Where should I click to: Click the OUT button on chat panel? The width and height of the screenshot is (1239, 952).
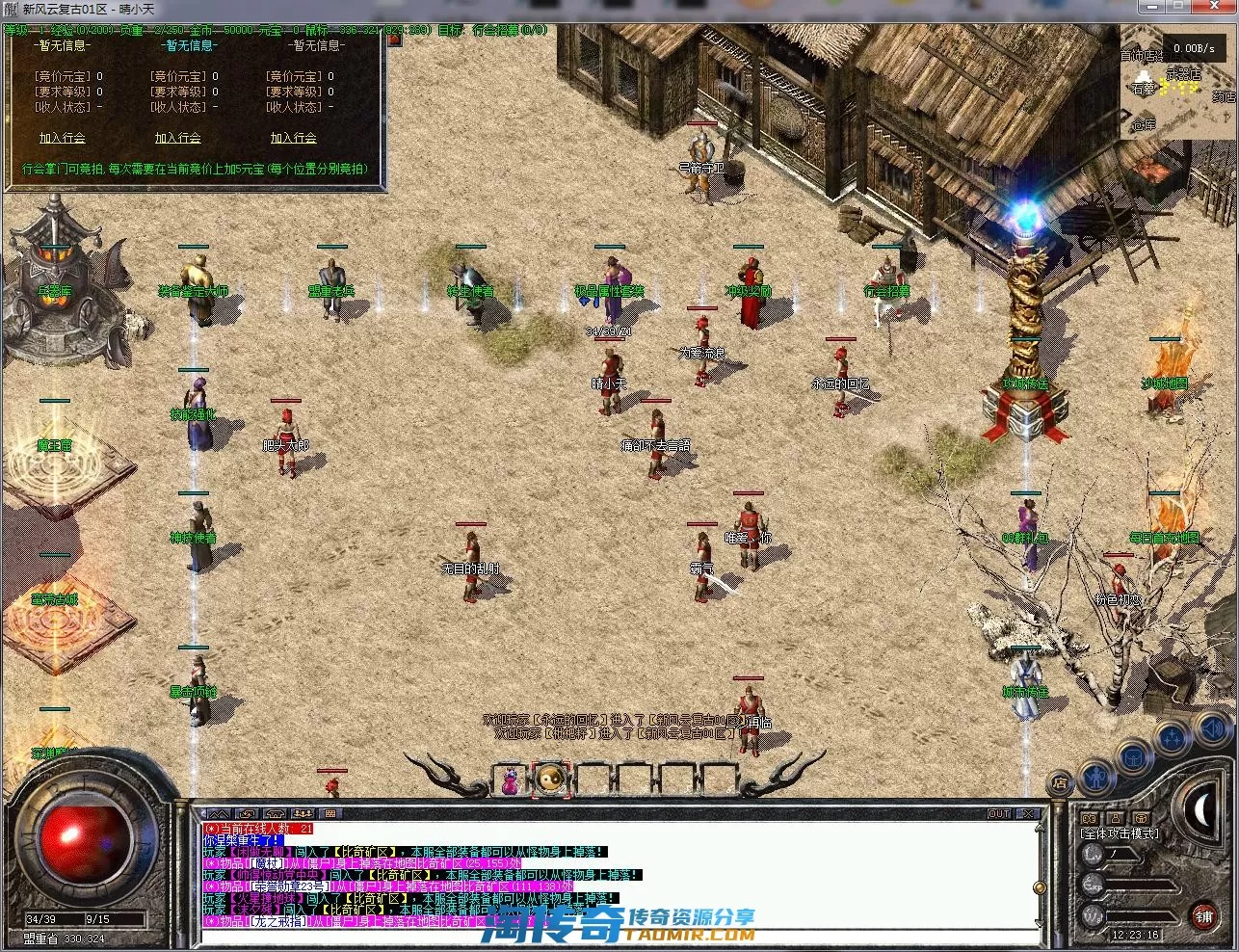[x=999, y=814]
